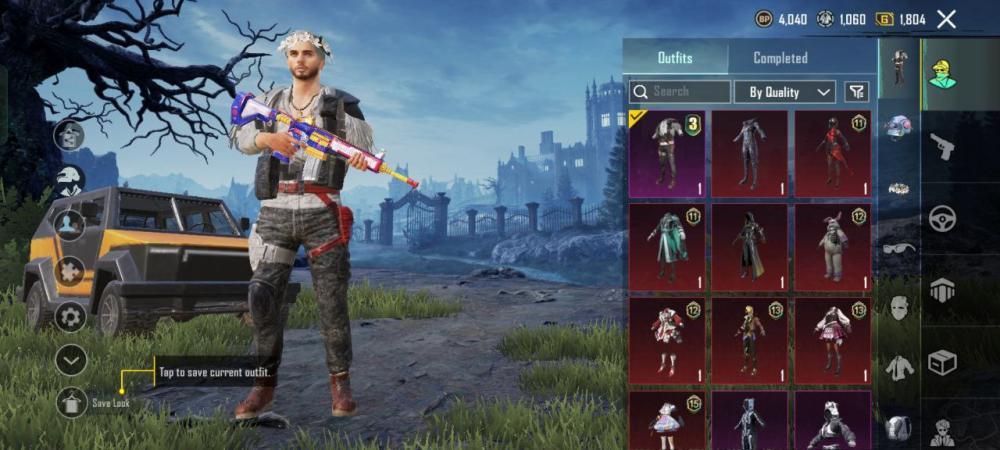Screen dimensions: 1000x450
Task: Select the equipped outfit with the checkmark
Action: click(667, 153)
